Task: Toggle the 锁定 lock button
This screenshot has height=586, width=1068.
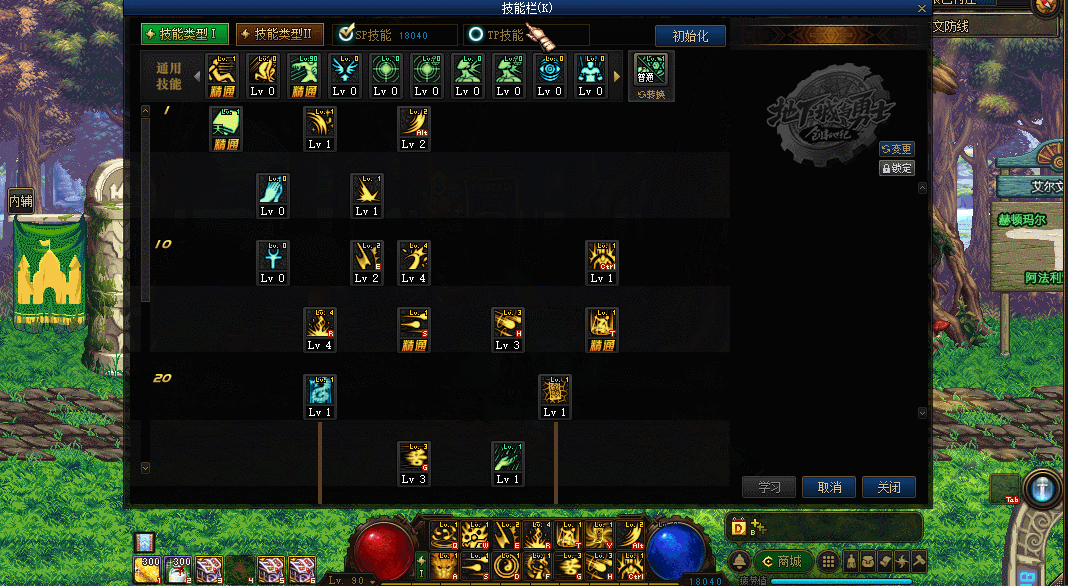Action: click(896, 168)
